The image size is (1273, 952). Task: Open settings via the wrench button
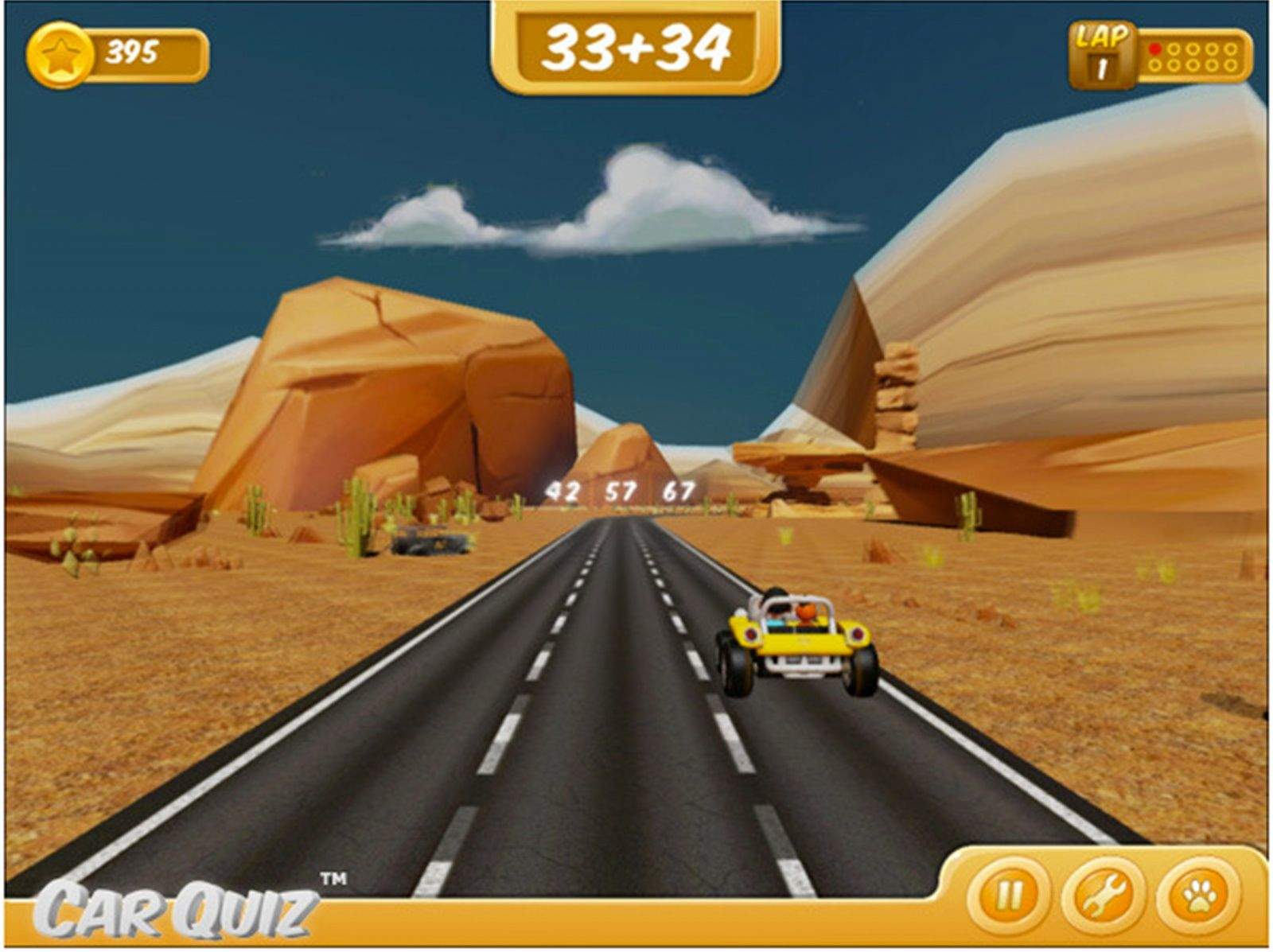click(1103, 896)
